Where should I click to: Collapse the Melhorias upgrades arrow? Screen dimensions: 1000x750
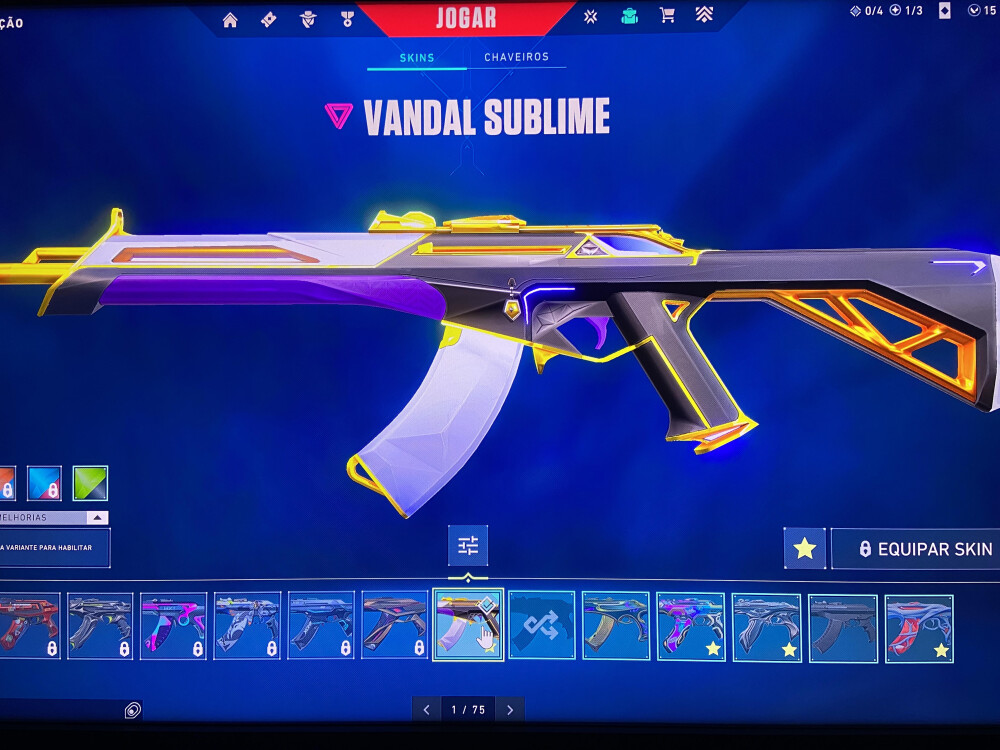pos(97,518)
